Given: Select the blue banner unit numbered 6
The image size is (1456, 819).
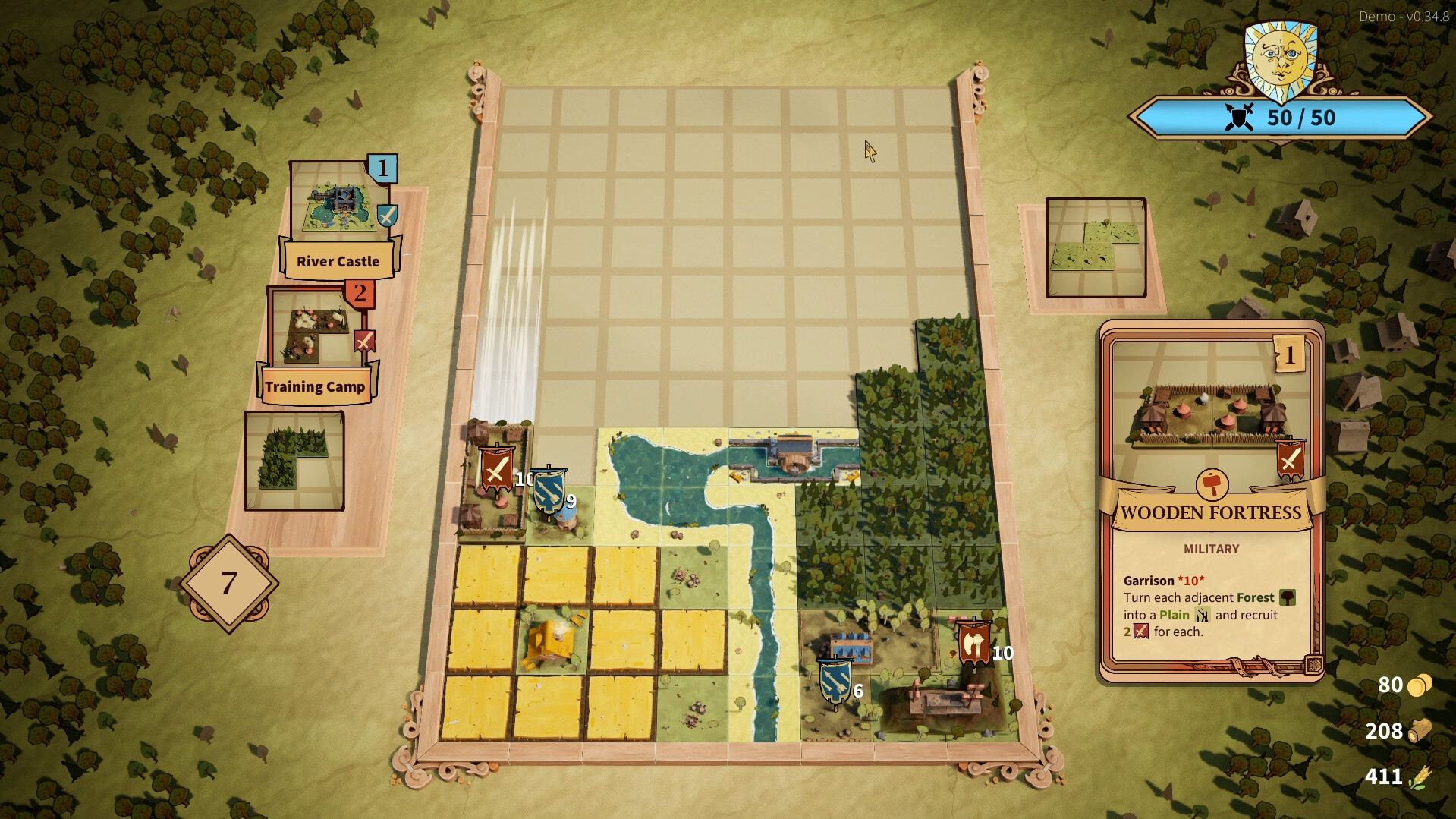Looking at the screenshot, I should point(835,681).
